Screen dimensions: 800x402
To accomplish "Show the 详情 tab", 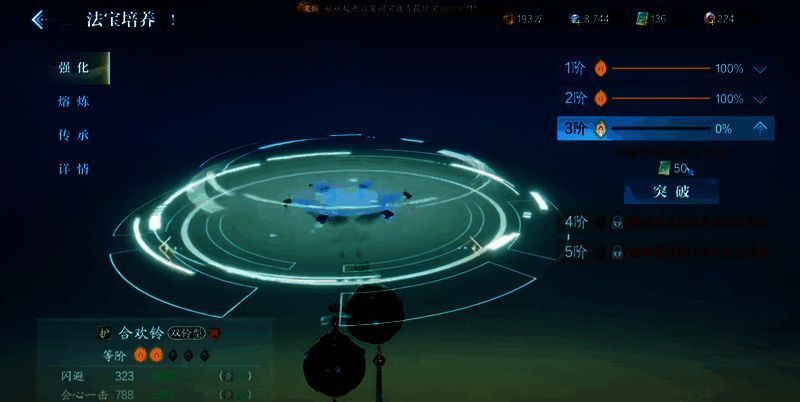I will pos(75,169).
